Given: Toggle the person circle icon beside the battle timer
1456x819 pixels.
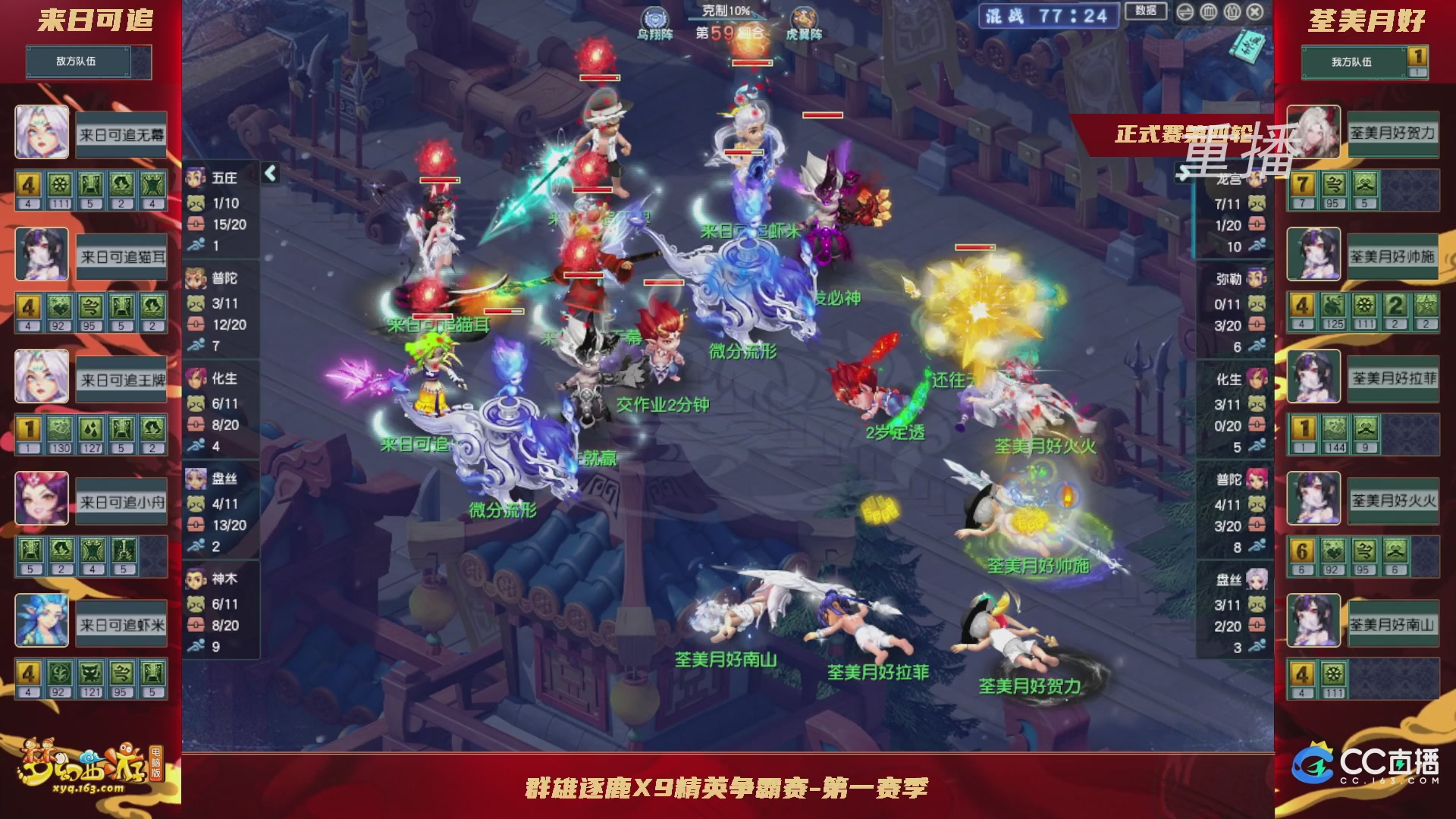Looking at the screenshot, I should coord(1232,11).
